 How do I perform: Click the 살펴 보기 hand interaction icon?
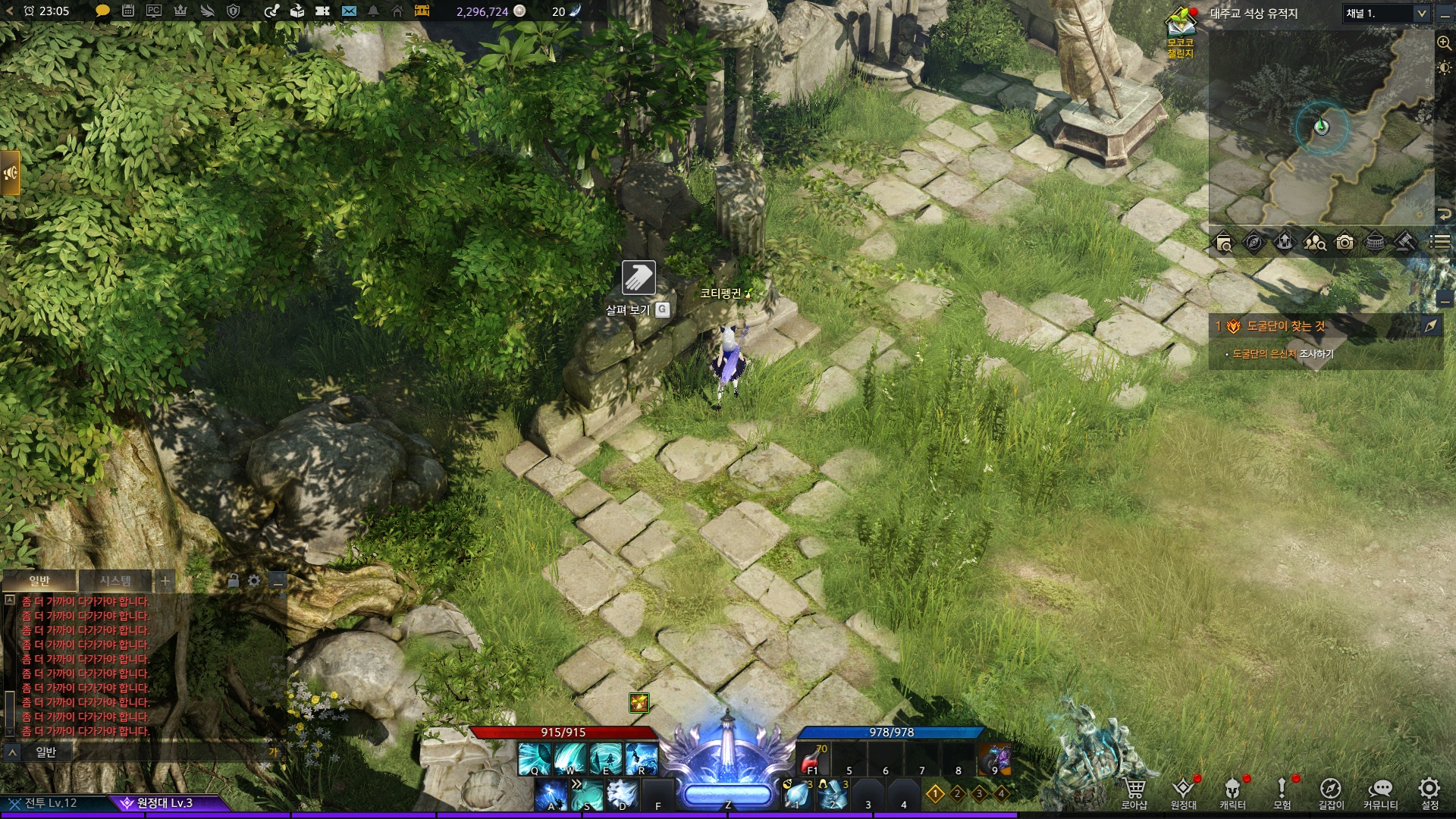(x=639, y=278)
